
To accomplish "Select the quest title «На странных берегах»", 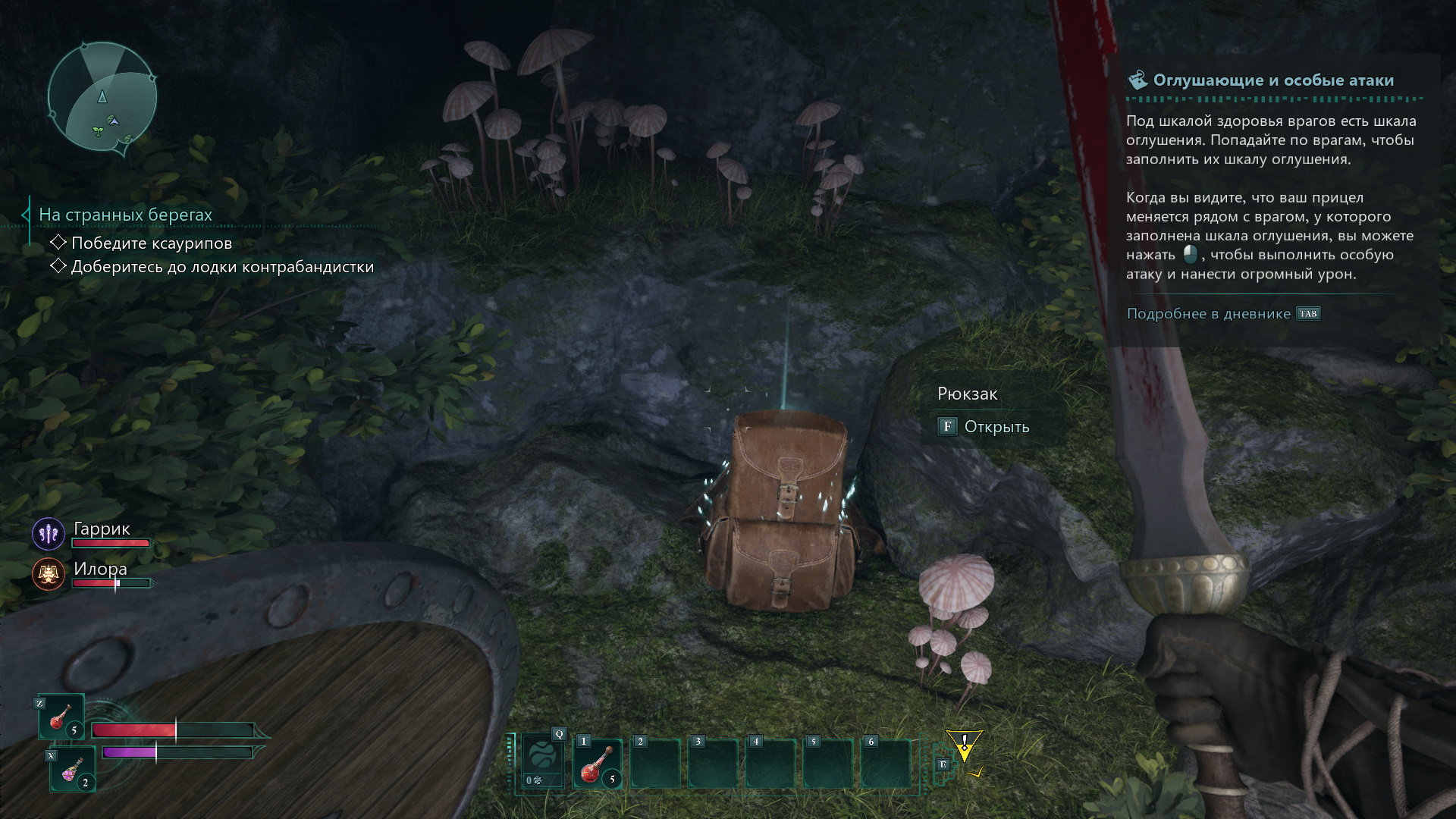I will pos(125,215).
